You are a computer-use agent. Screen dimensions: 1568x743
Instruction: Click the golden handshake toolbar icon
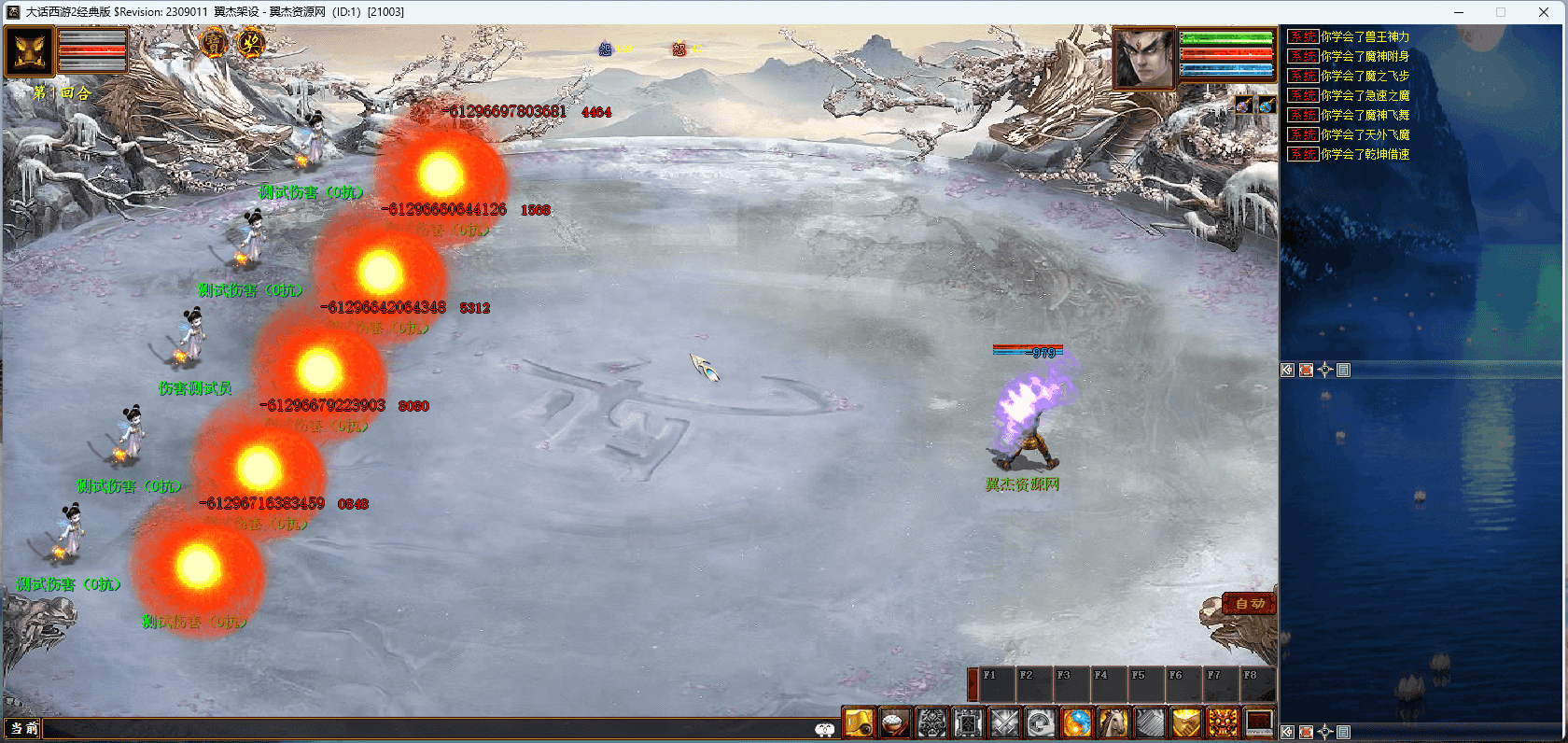(1186, 723)
